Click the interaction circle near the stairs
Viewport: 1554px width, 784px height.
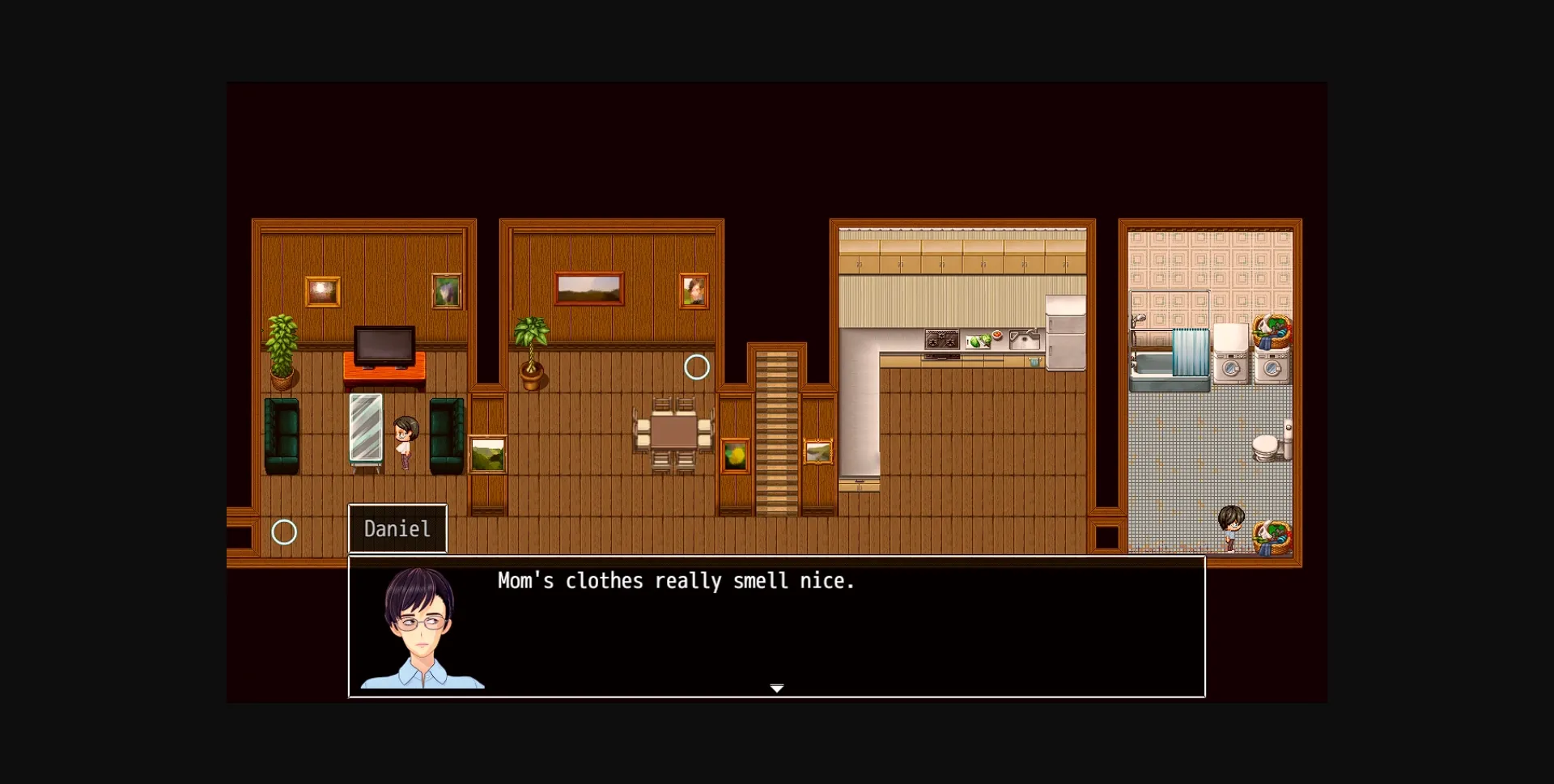[698, 367]
